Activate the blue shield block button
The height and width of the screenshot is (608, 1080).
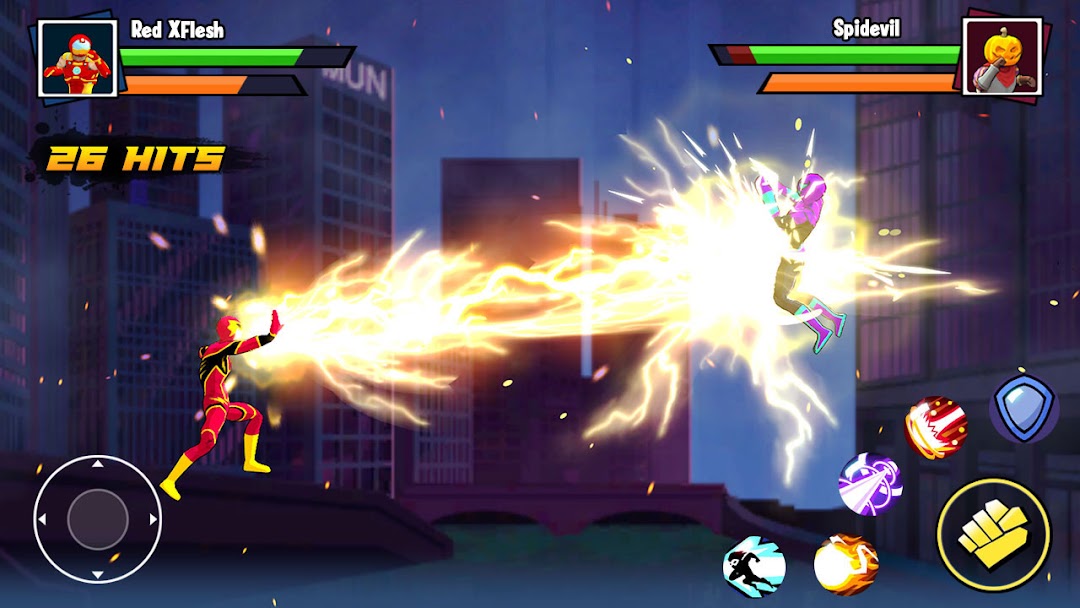click(x=1023, y=409)
